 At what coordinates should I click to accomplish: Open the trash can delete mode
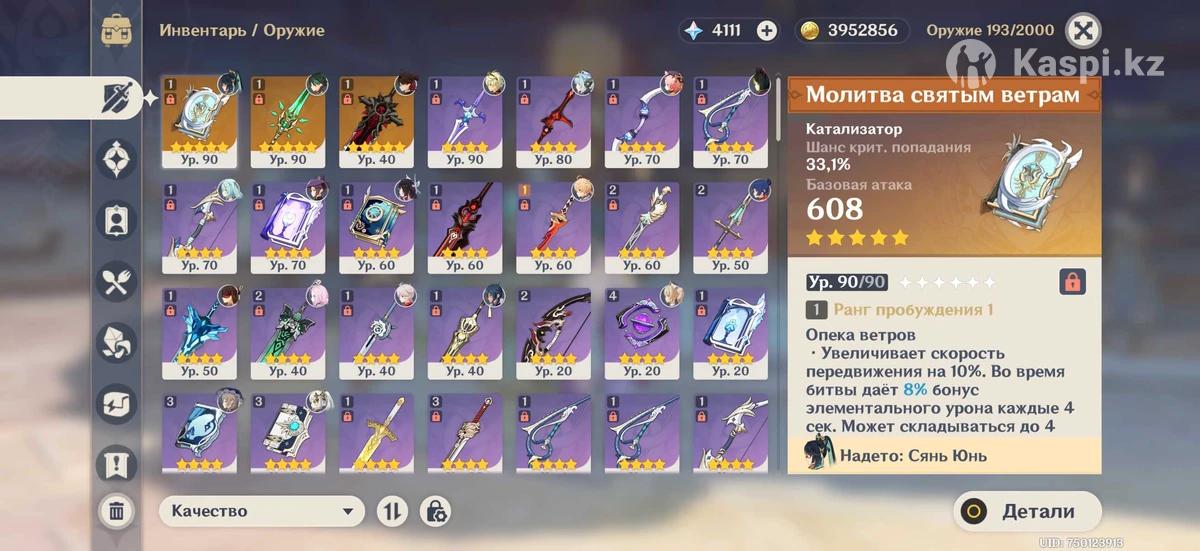tap(116, 512)
